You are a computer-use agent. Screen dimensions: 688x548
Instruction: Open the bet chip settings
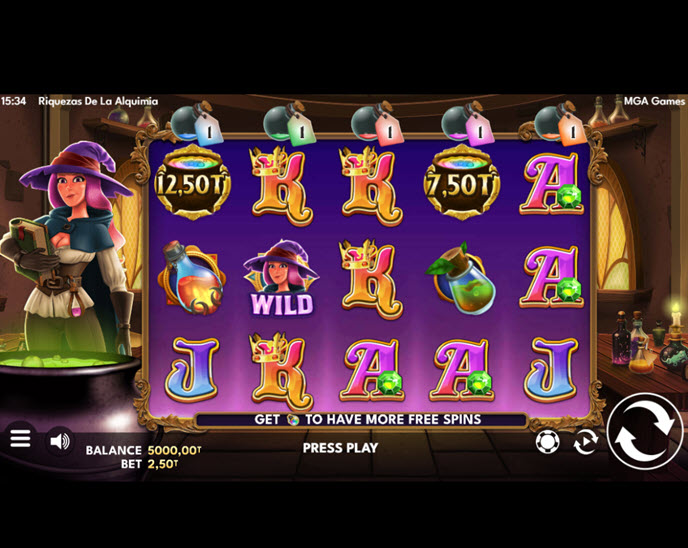[x=548, y=441]
